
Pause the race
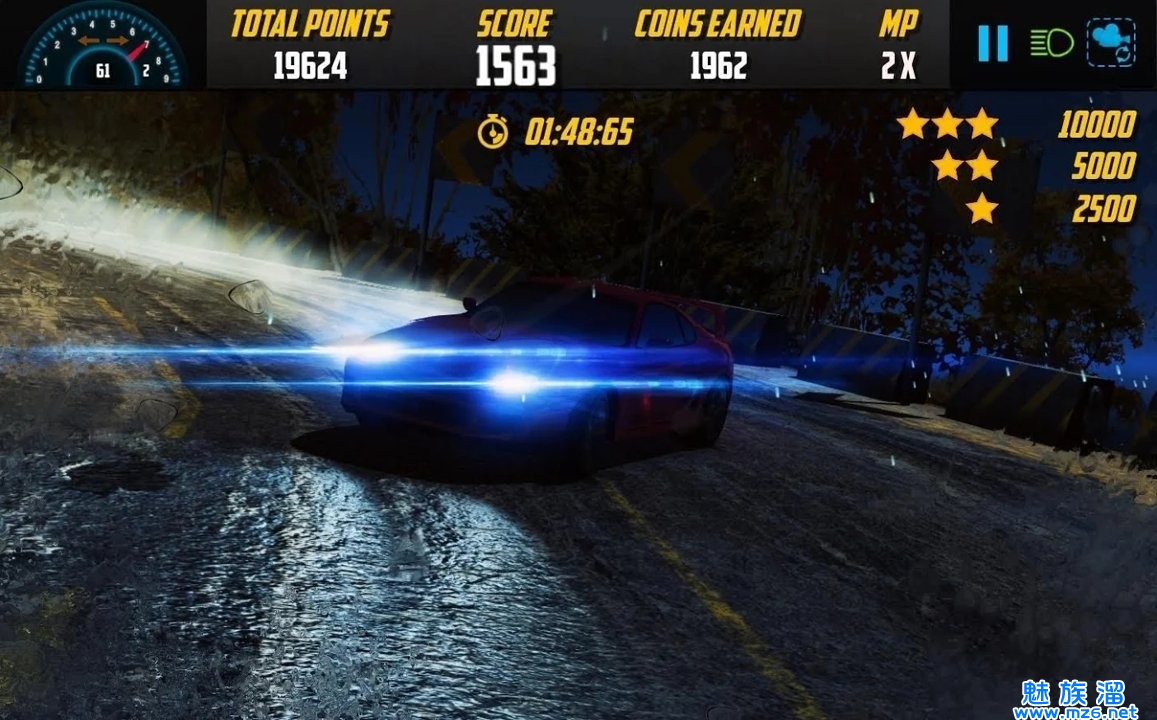click(992, 44)
